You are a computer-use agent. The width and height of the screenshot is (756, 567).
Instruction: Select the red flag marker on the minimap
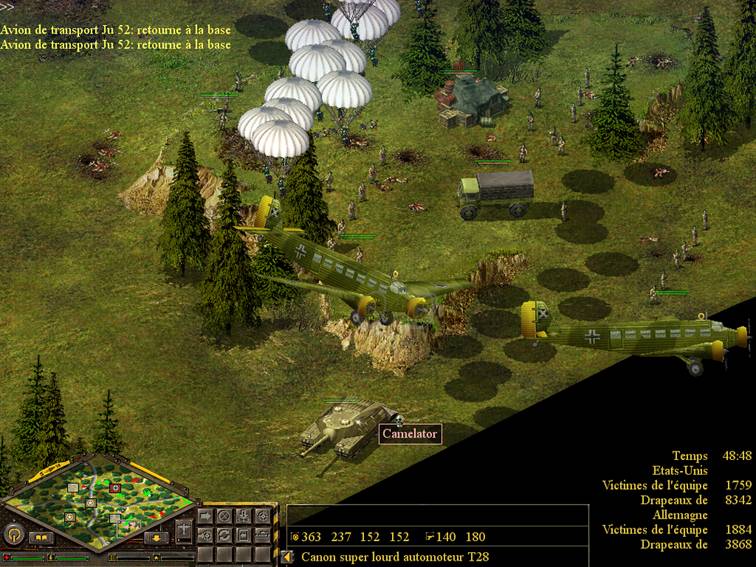pyautogui.click(x=117, y=487)
